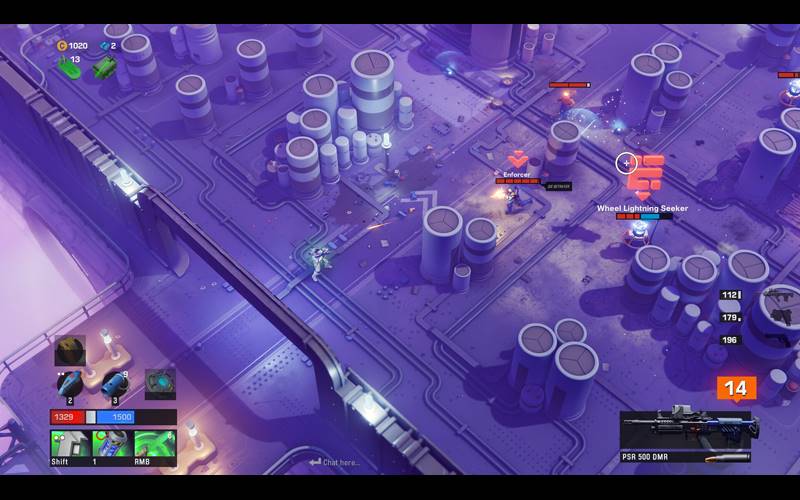Click the green battery cell item icon
The image size is (800, 500).
(104, 67)
